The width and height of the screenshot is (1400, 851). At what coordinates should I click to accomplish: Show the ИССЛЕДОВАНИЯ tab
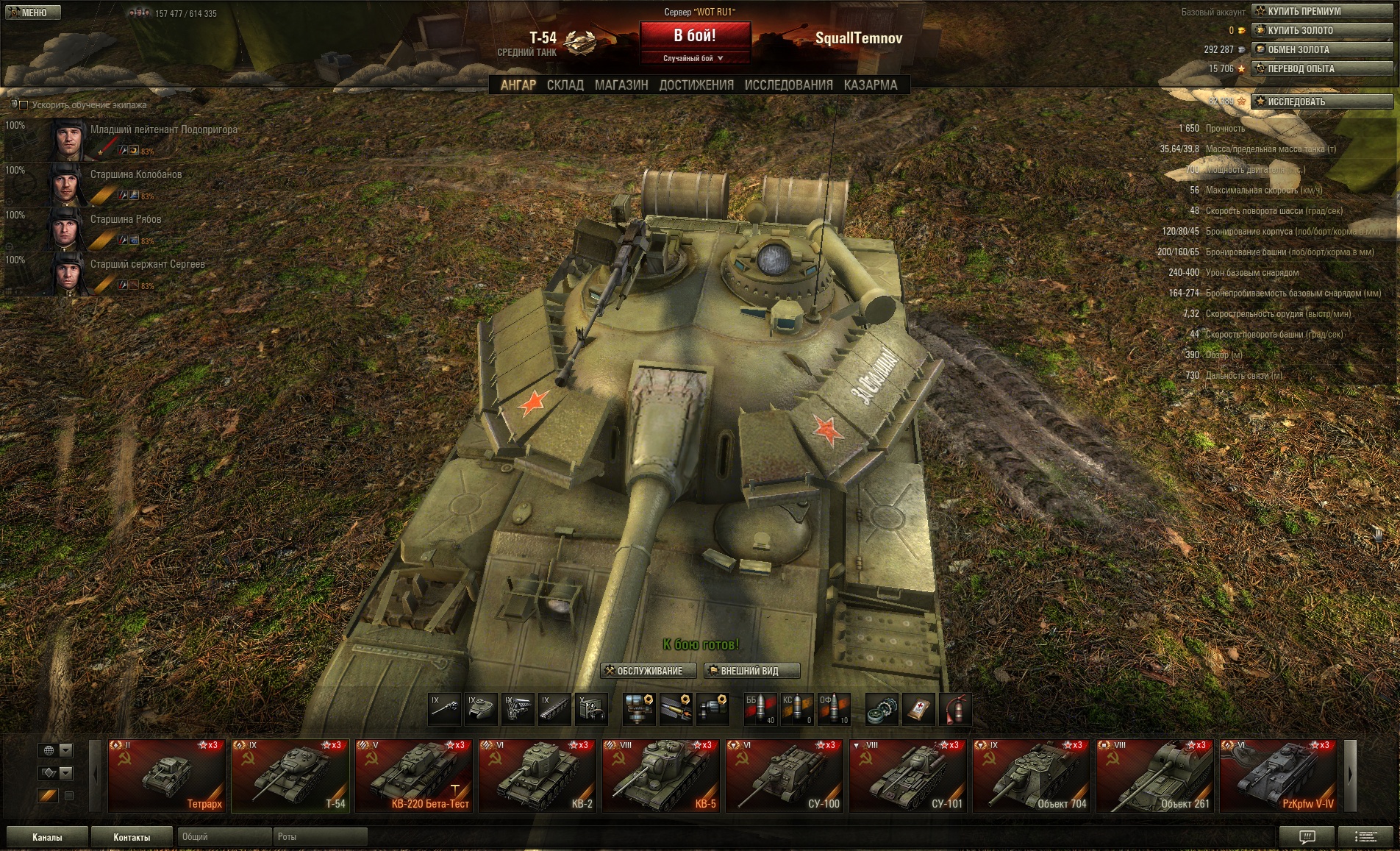point(788,85)
